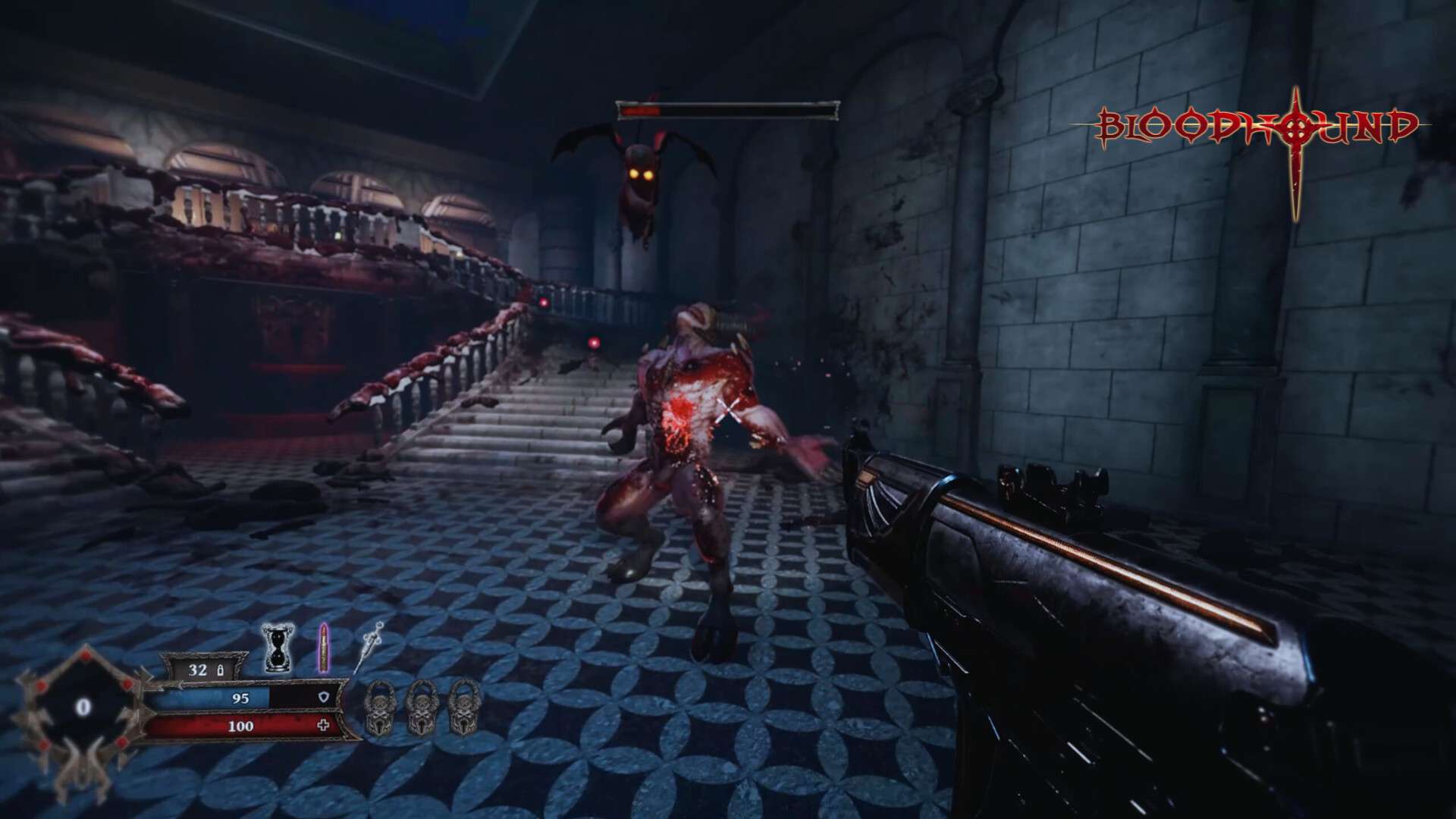Click the diamond-shaped emblem showing 0
1456x819 pixels.
pos(83,708)
